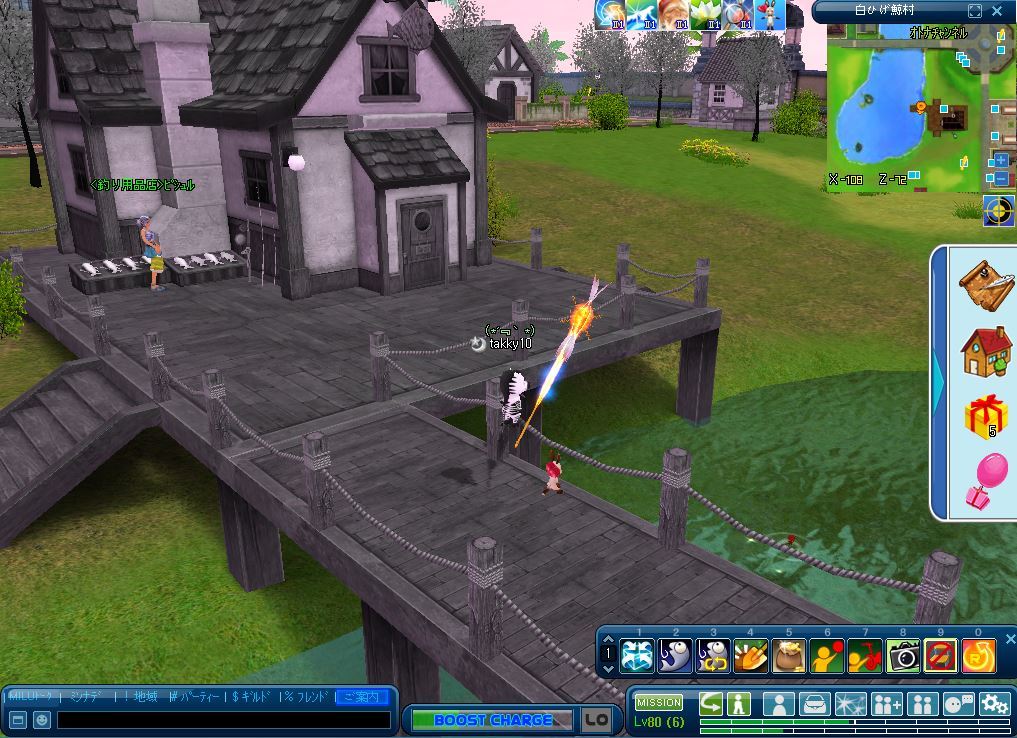
Task: Open the speech bubble chat menu
Action: tap(958, 704)
